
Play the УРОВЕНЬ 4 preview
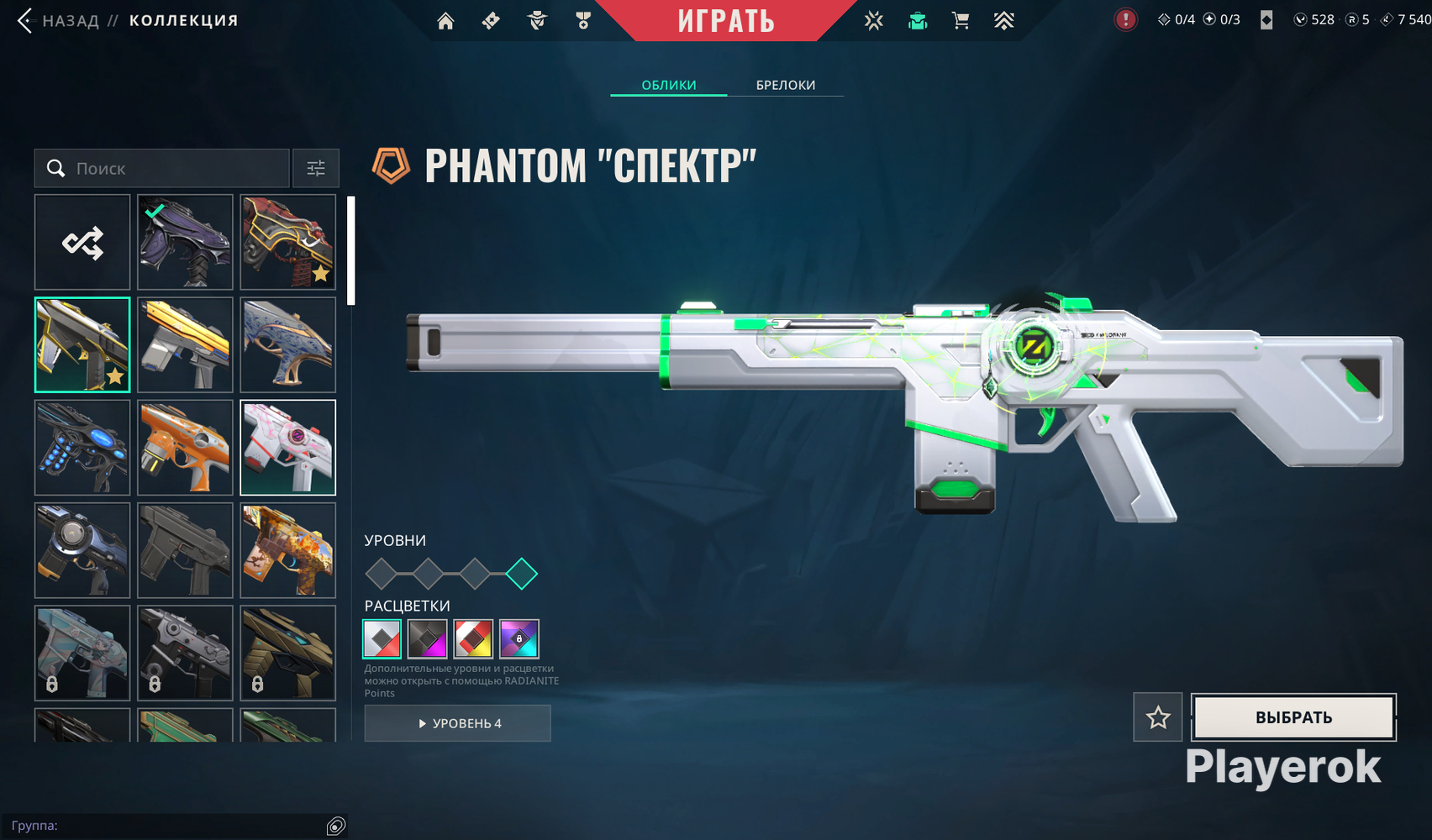(458, 723)
